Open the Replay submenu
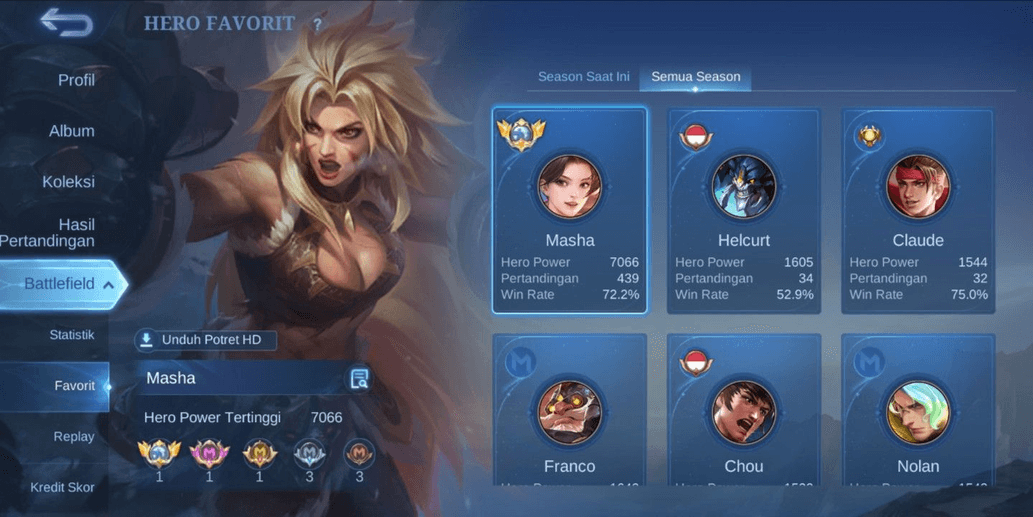This screenshot has height=517, width=1033. point(74,437)
